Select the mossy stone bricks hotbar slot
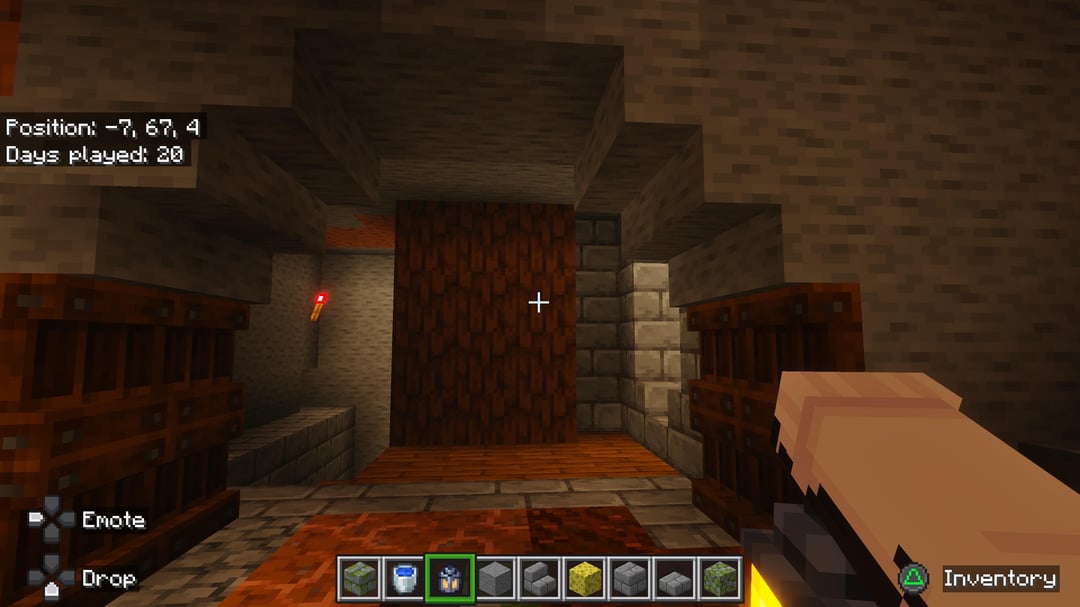The height and width of the screenshot is (607, 1080). click(x=359, y=578)
